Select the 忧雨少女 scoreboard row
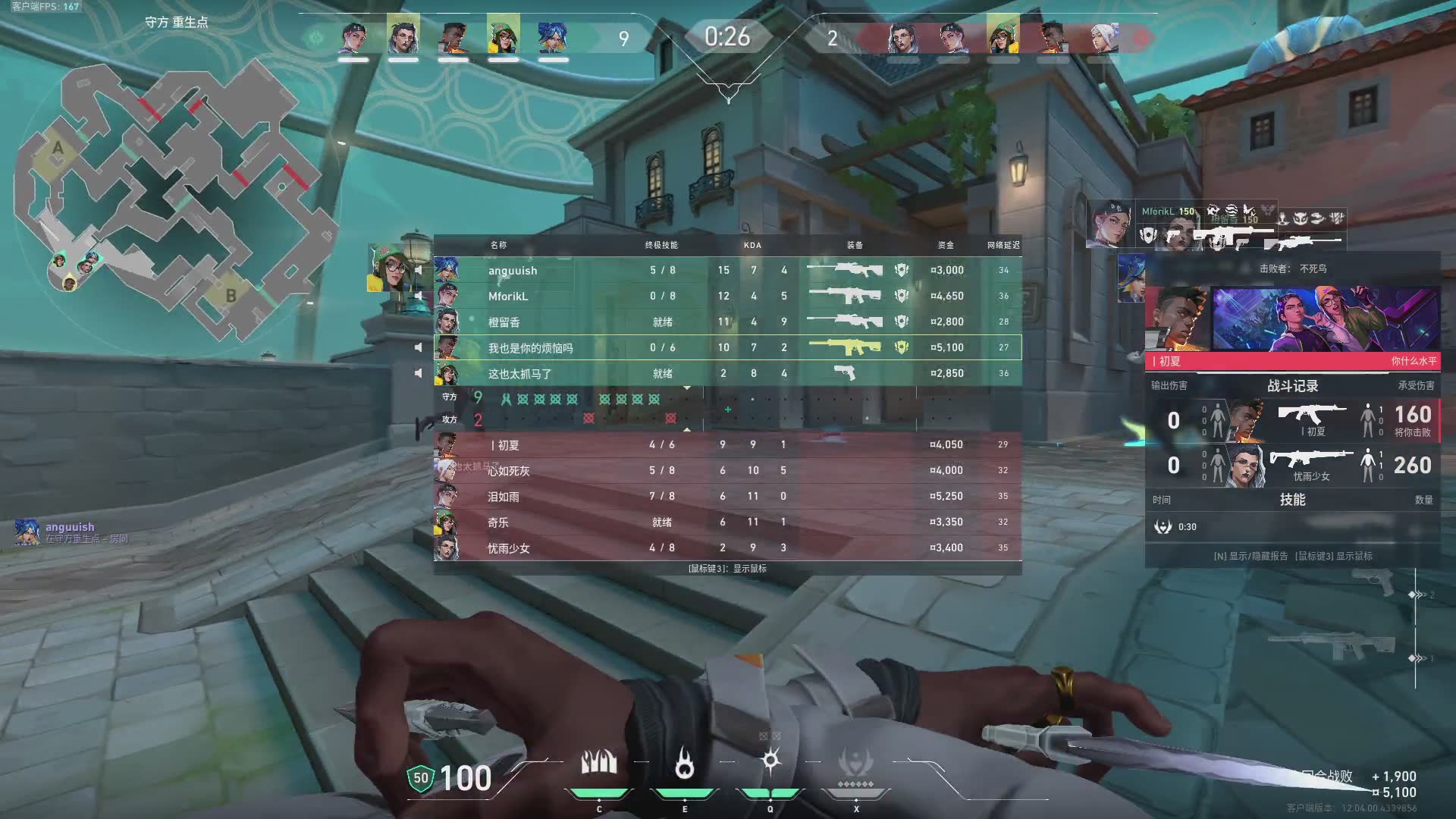This screenshot has width=1456, height=819. click(x=726, y=548)
